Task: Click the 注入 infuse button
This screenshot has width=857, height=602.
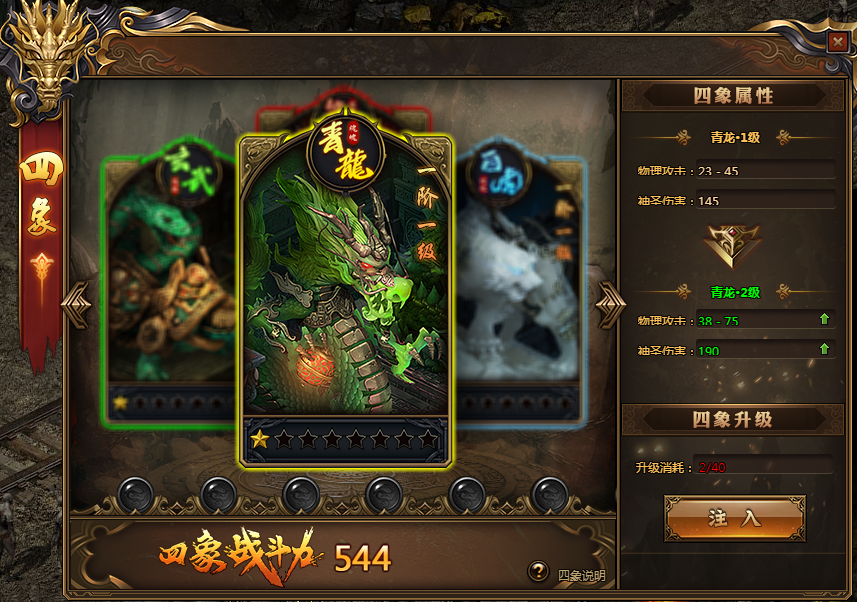Action: [x=734, y=518]
